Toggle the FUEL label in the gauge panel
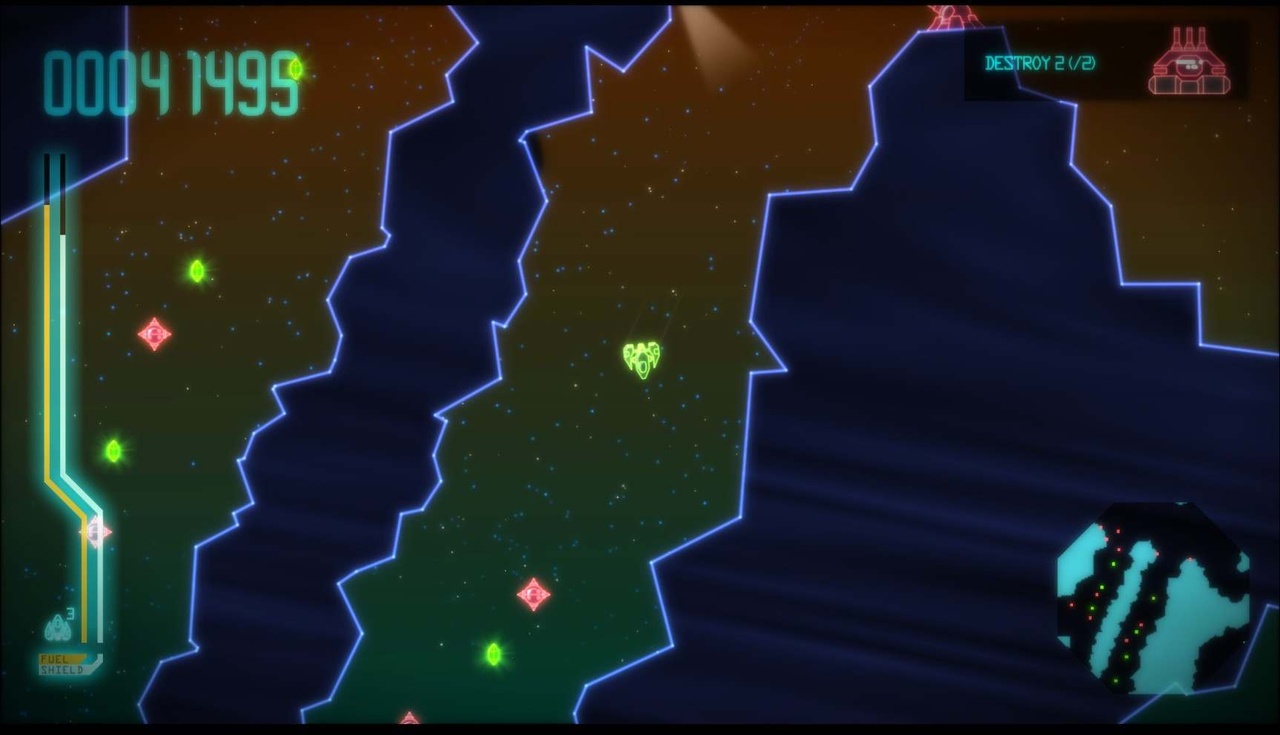Viewport: 1280px width, 735px height. 55,660
